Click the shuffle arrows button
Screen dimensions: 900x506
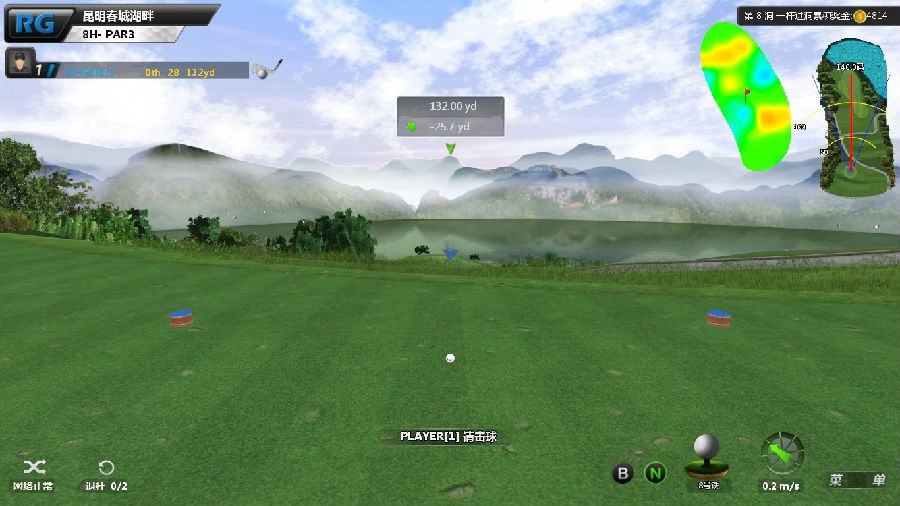click(33, 467)
